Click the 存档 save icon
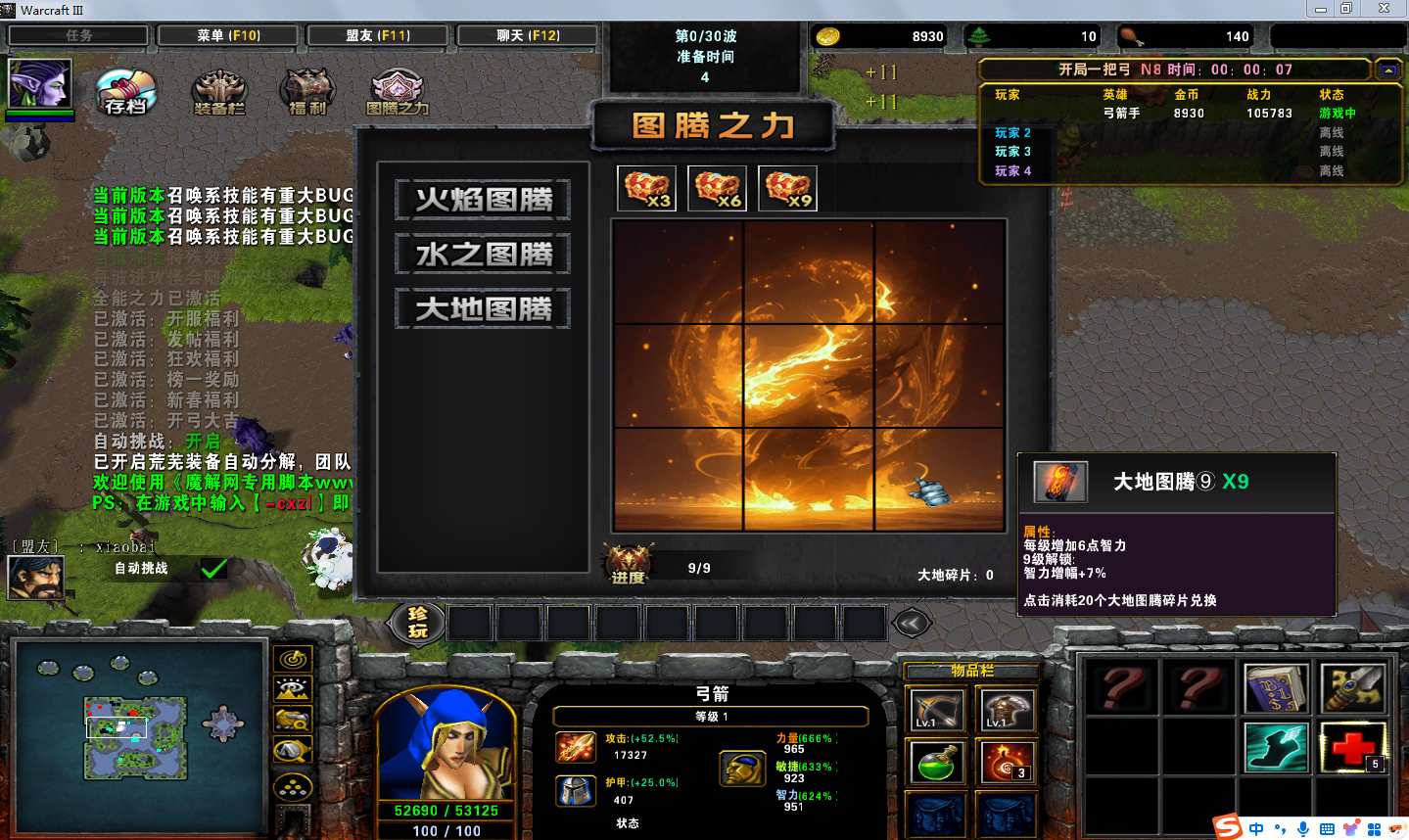This screenshot has height=840, width=1409. tap(126, 93)
